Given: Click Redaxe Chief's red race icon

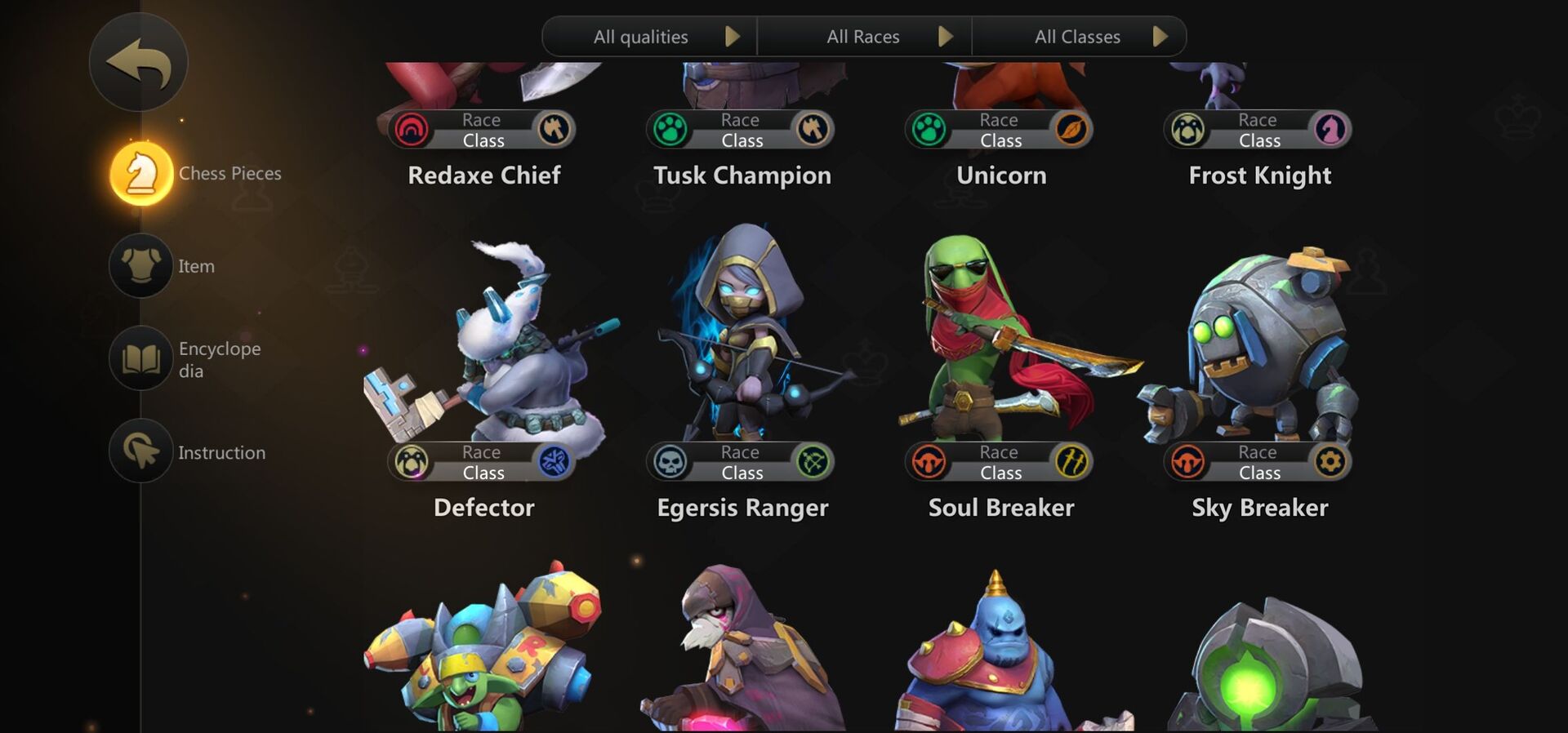Looking at the screenshot, I should tap(412, 129).
